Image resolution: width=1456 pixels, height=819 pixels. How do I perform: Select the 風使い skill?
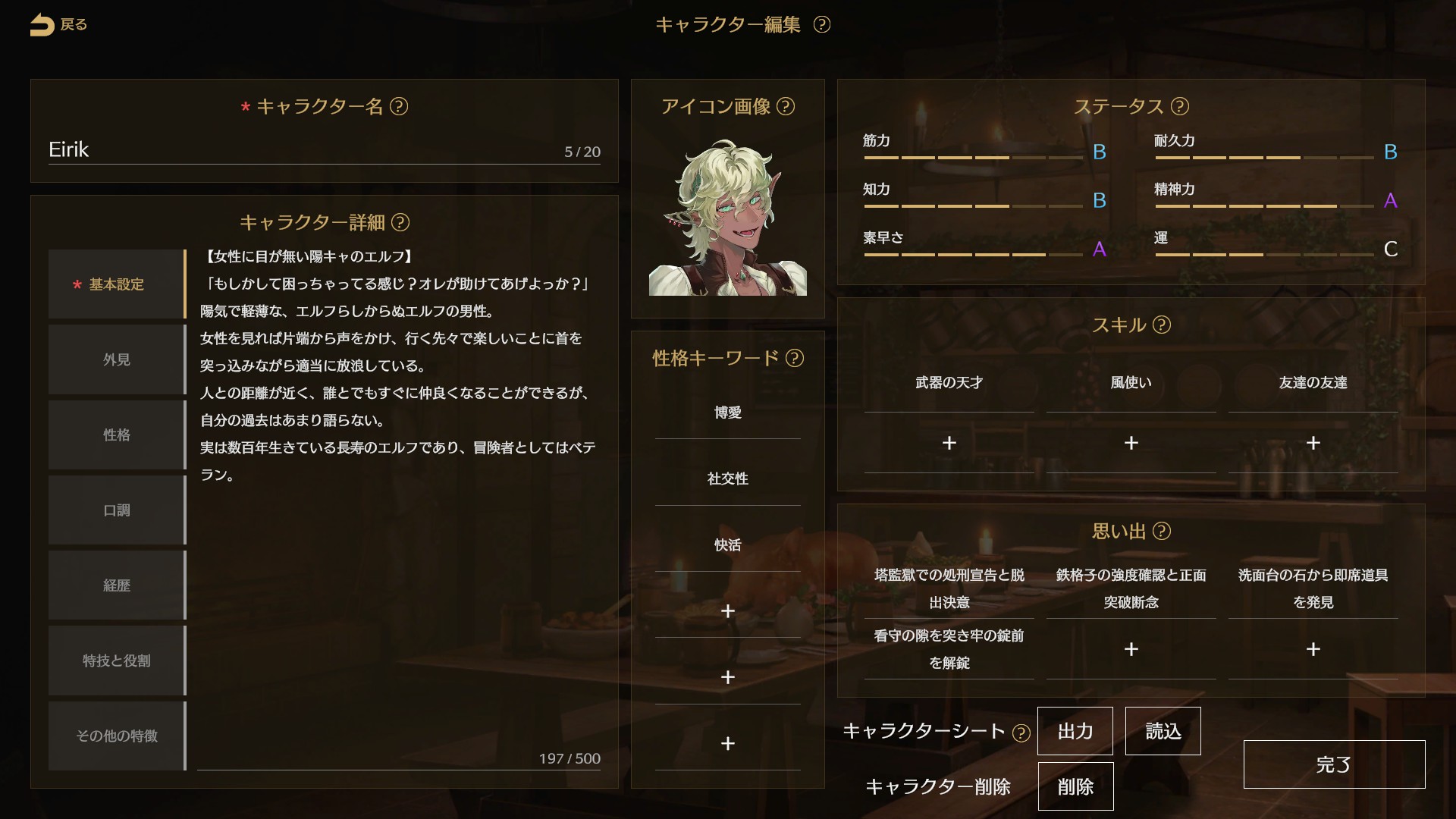point(1131,383)
